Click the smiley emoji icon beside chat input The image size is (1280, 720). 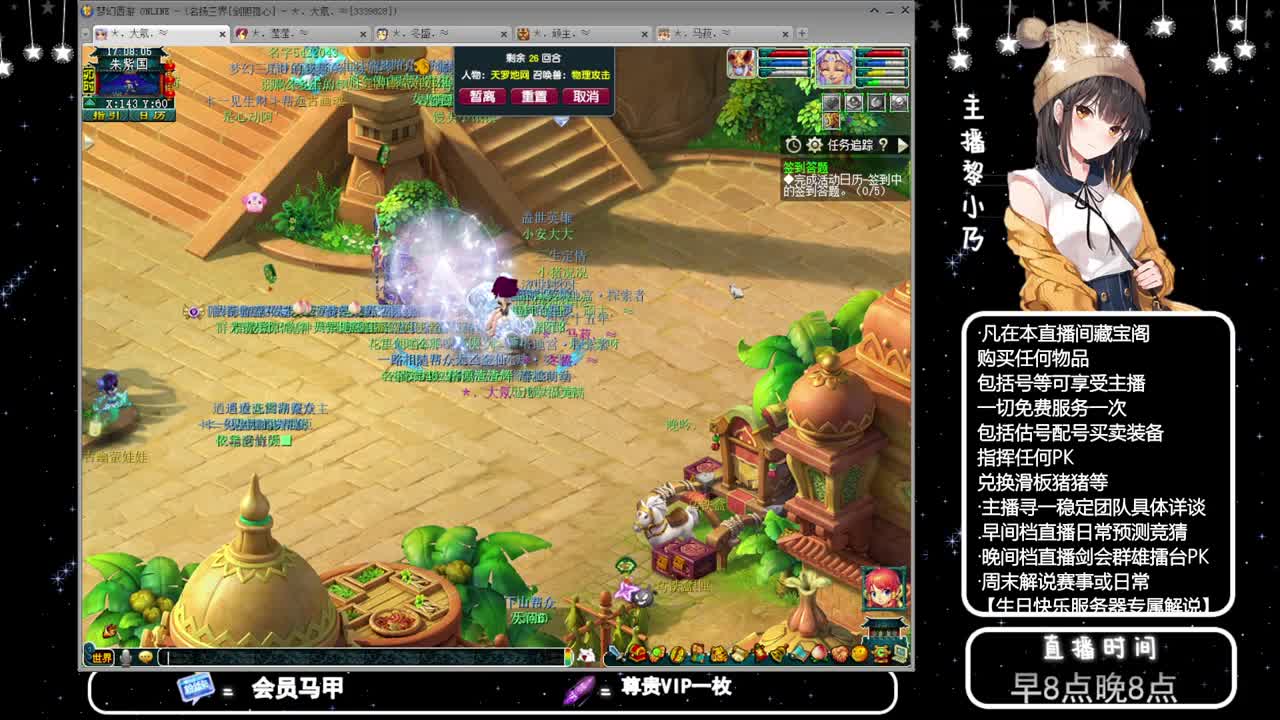tap(146, 657)
